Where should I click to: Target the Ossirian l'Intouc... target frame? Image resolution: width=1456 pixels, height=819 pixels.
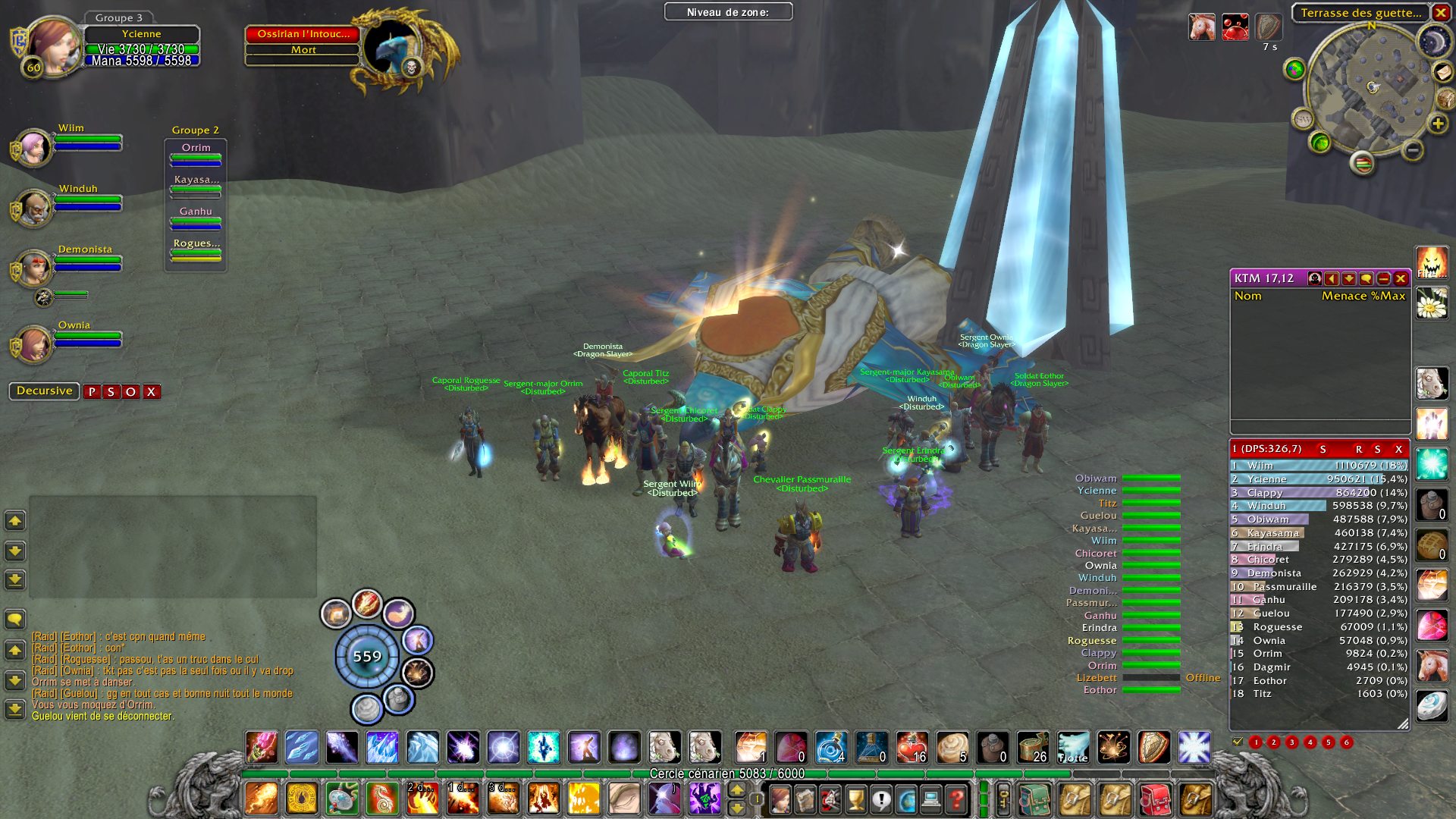(303, 34)
